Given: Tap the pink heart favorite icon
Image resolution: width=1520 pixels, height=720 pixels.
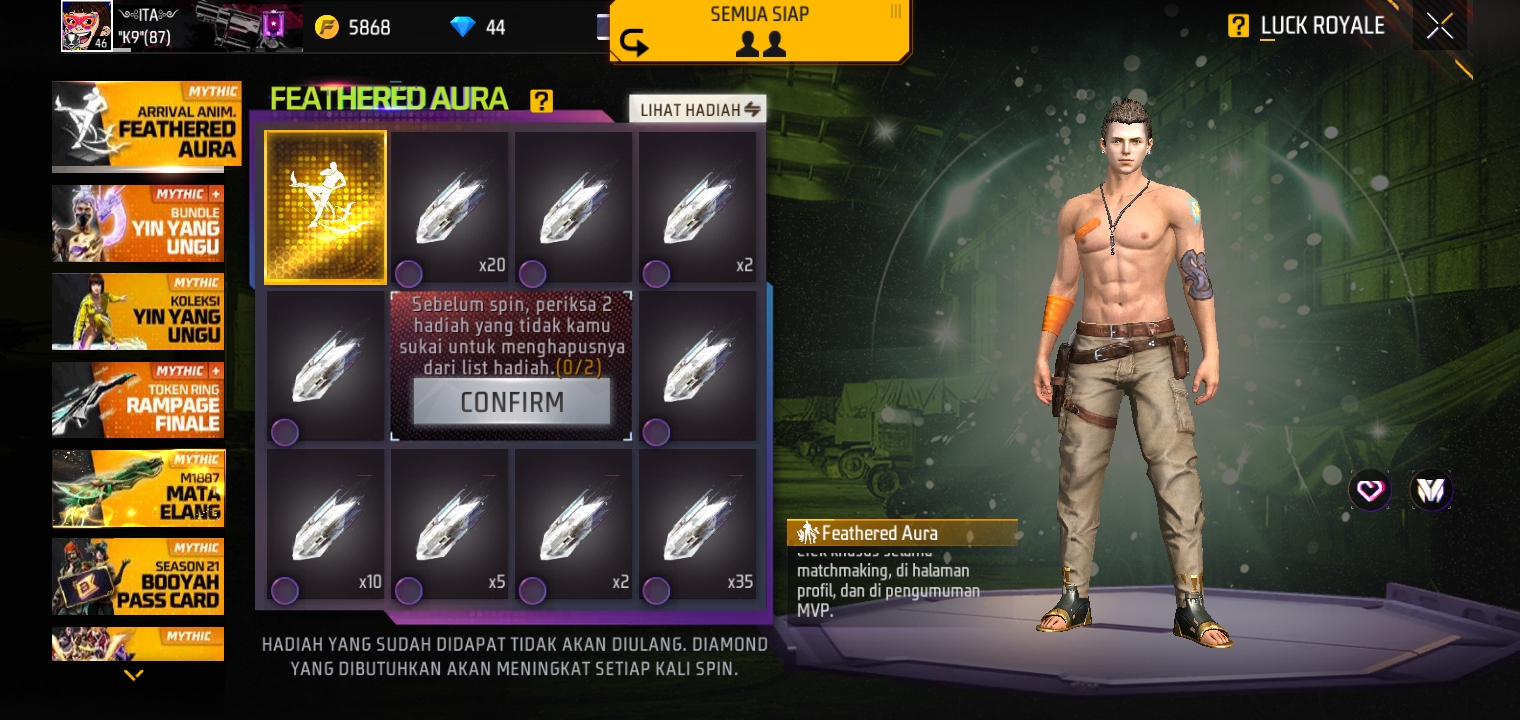Looking at the screenshot, I should click(1369, 490).
